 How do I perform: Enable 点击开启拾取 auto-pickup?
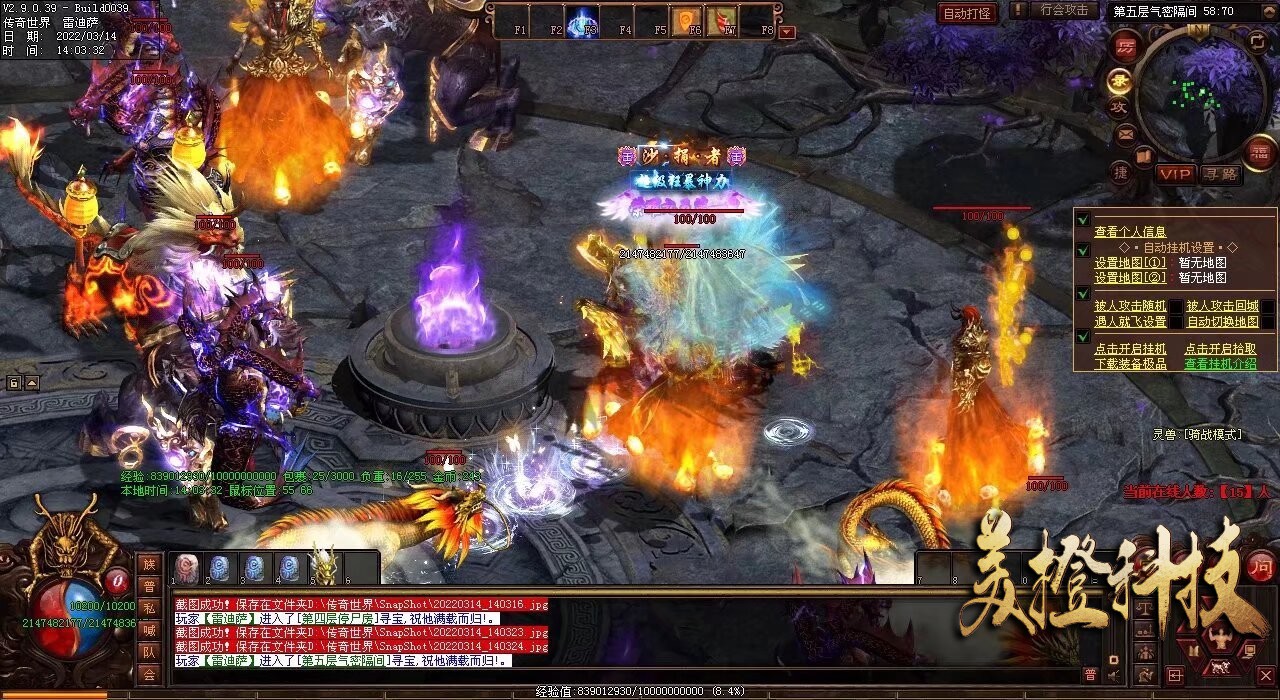(x=1220, y=349)
